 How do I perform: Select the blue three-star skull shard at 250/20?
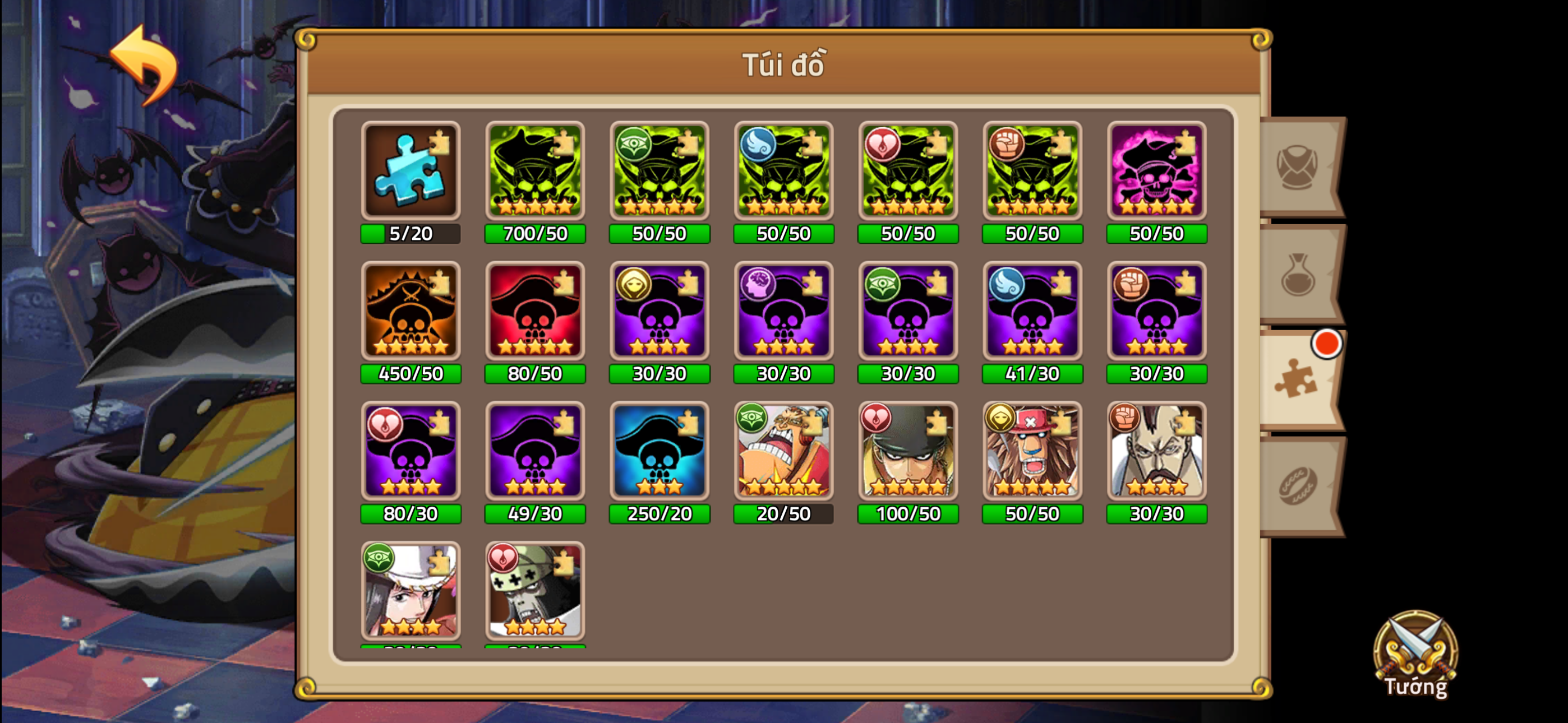(x=659, y=452)
